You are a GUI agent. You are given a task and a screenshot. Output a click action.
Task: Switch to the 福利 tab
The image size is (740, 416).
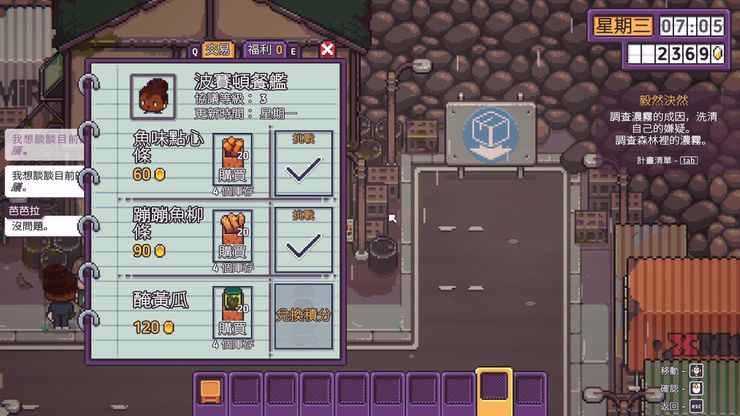tap(259, 49)
